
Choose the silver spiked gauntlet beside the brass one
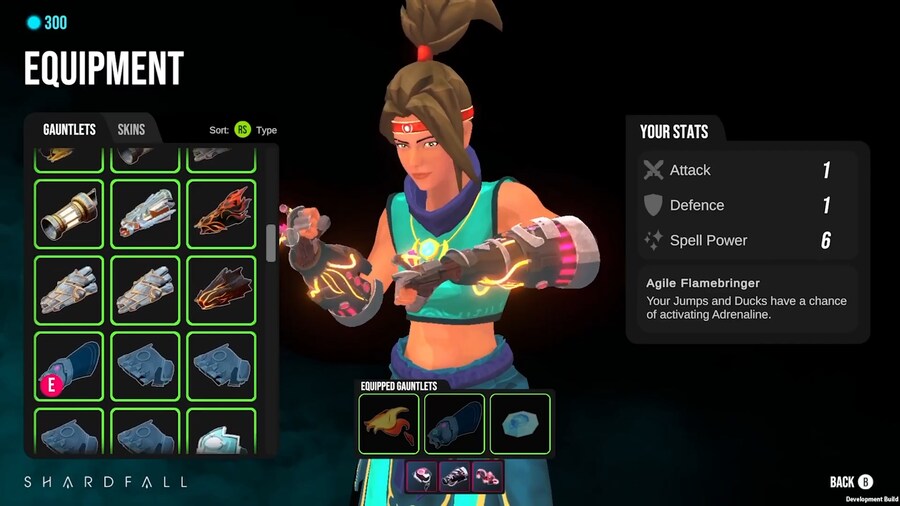145,213
